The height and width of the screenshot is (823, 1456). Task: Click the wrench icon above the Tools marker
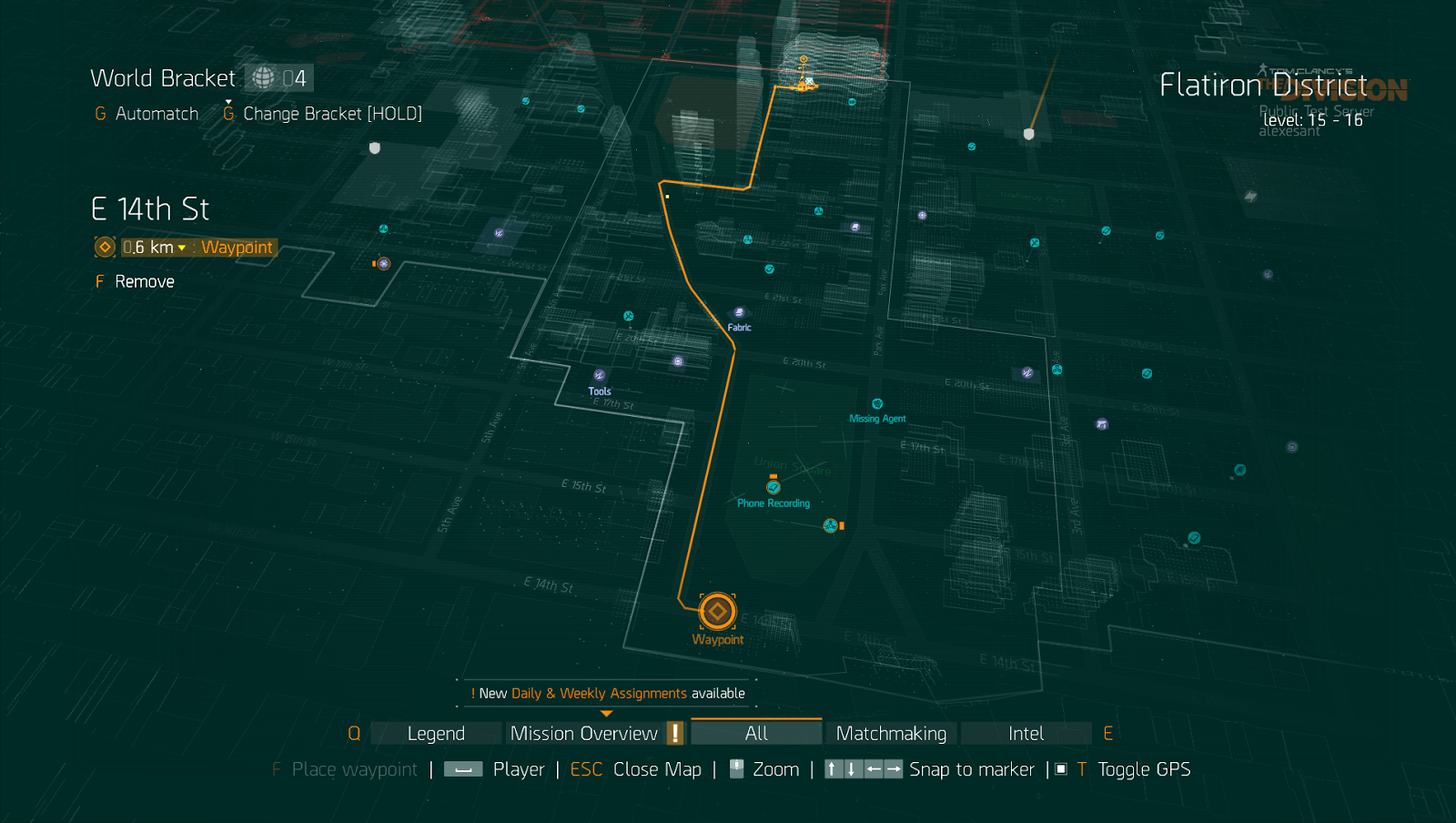[x=628, y=316]
